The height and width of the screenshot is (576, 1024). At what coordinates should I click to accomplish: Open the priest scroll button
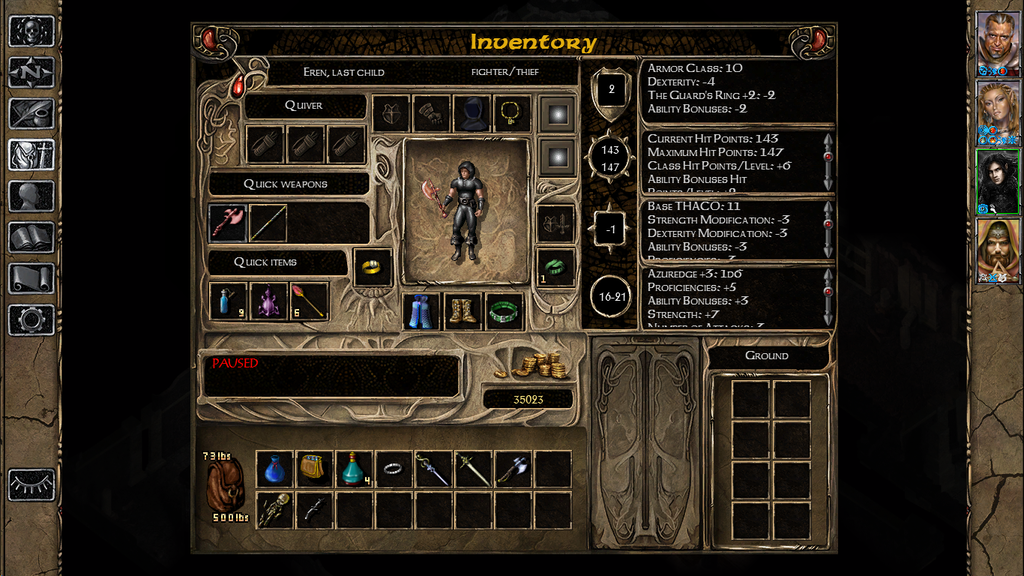coord(31,278)
